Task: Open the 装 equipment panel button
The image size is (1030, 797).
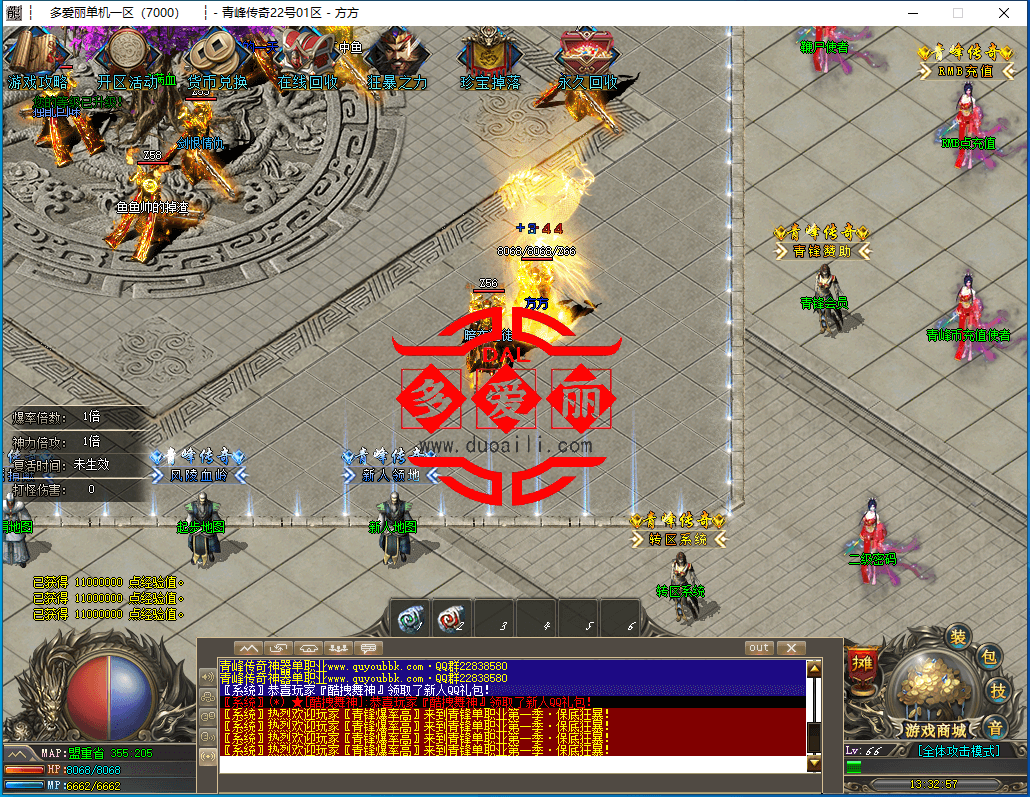Action: coord(958,637)
